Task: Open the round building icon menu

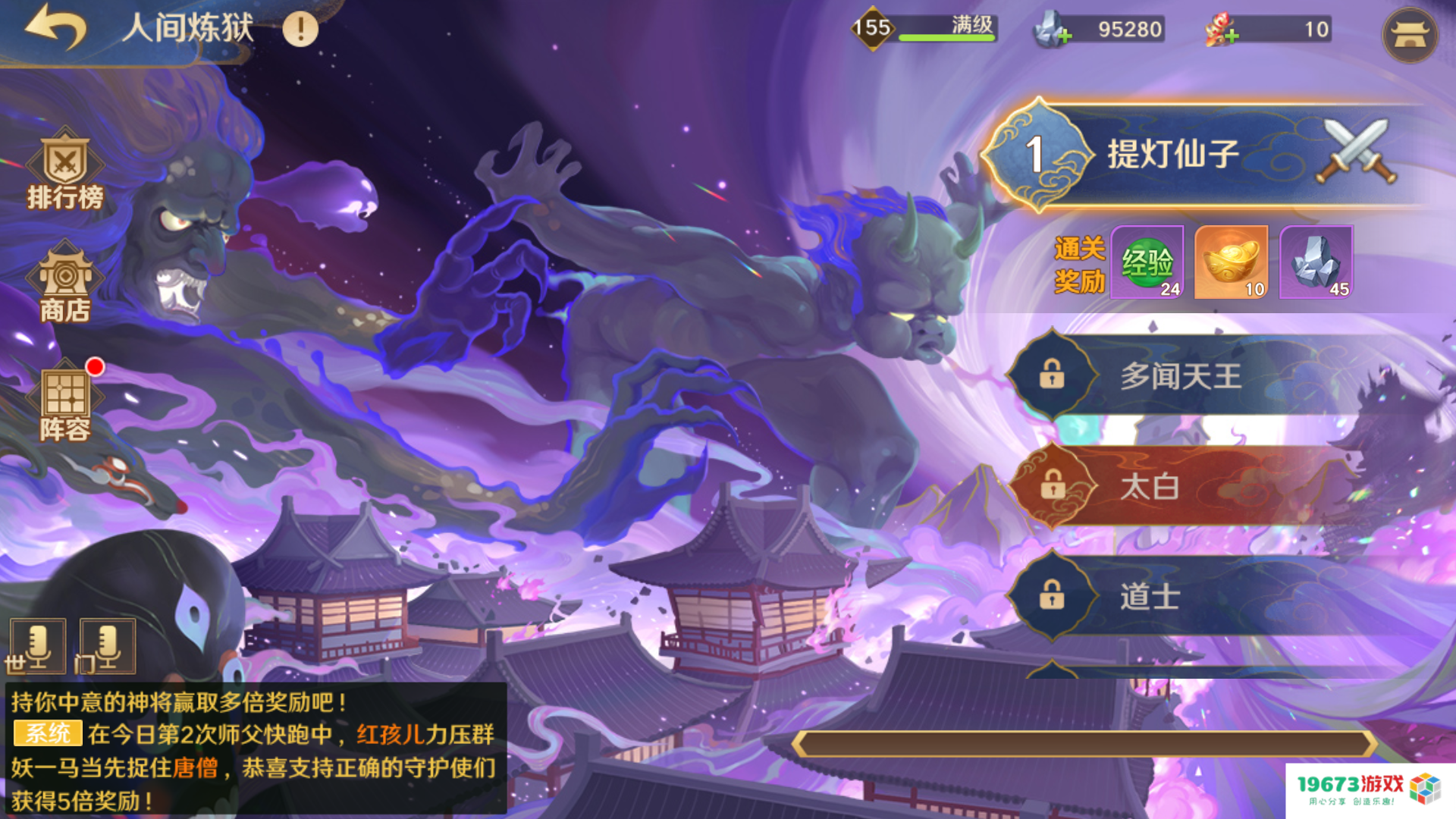Action: click(1410, 35)
